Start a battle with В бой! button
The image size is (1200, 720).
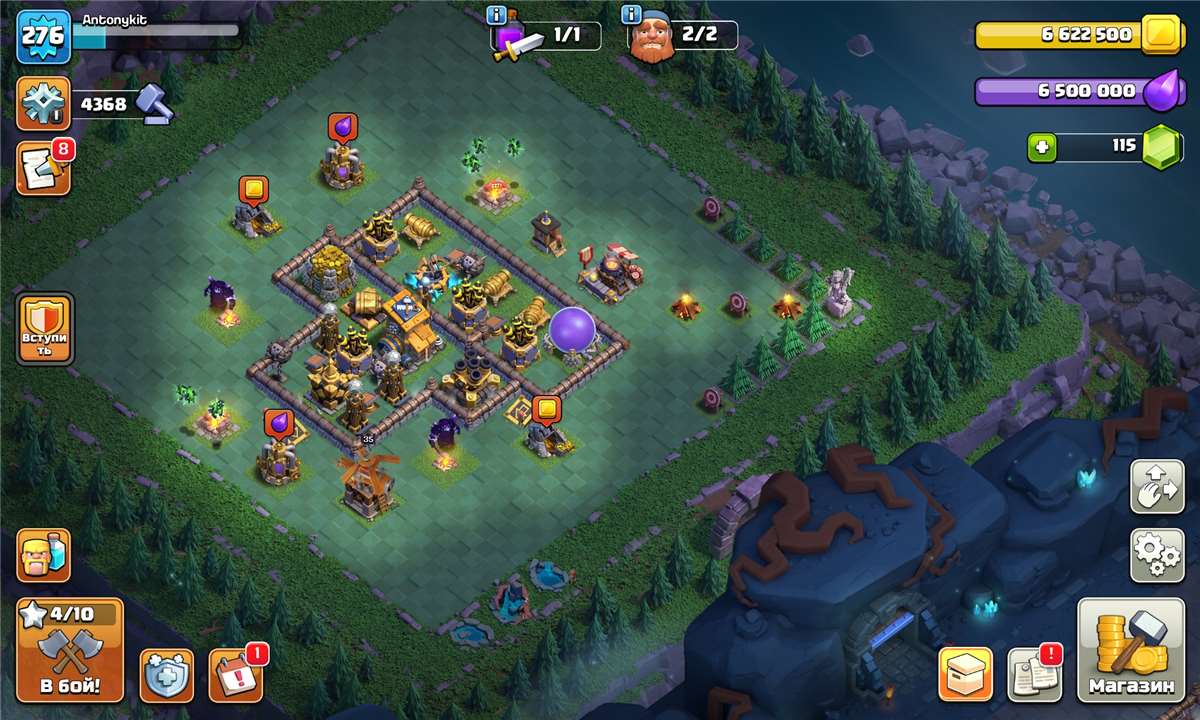(69, 650)
